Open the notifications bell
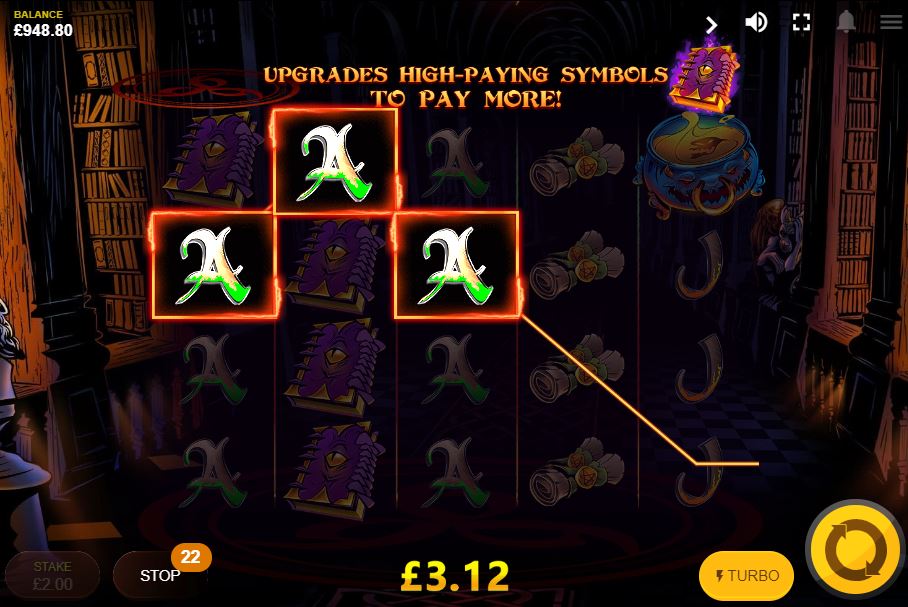 tap(847, 22)
